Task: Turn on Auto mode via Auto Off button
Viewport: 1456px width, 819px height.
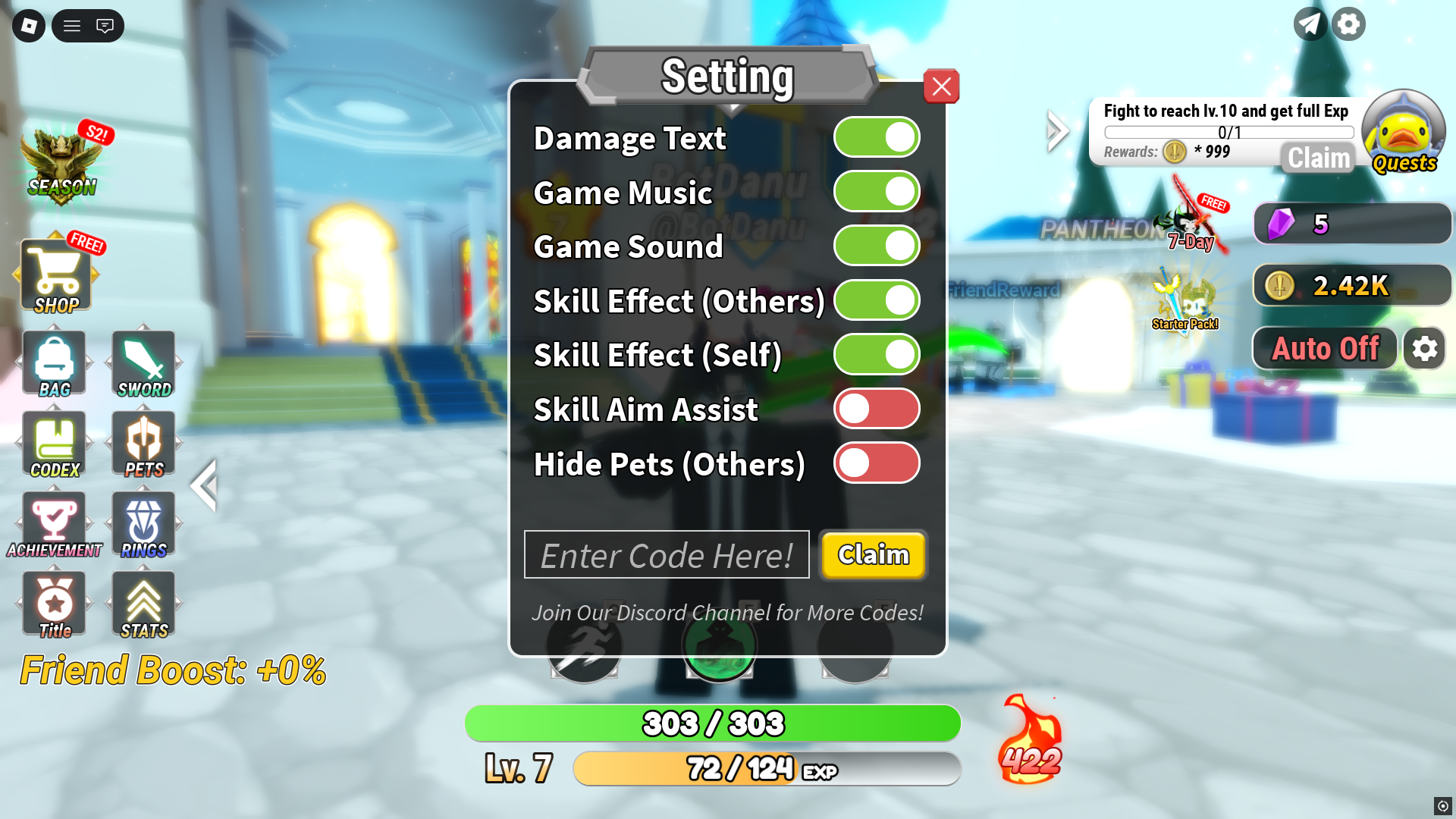Action: click(1324, 348)
